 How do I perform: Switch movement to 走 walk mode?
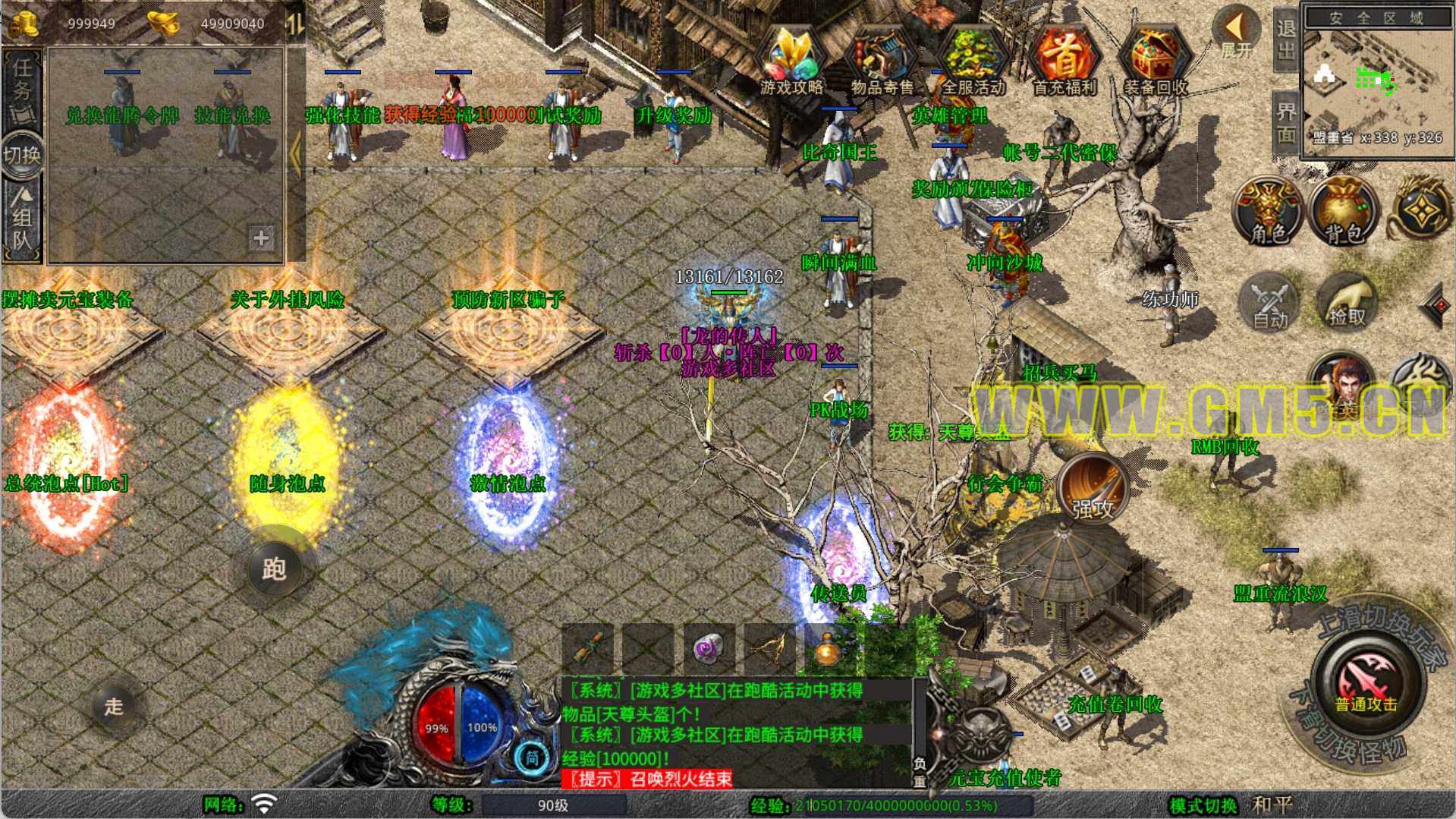[x=114, y=707]
